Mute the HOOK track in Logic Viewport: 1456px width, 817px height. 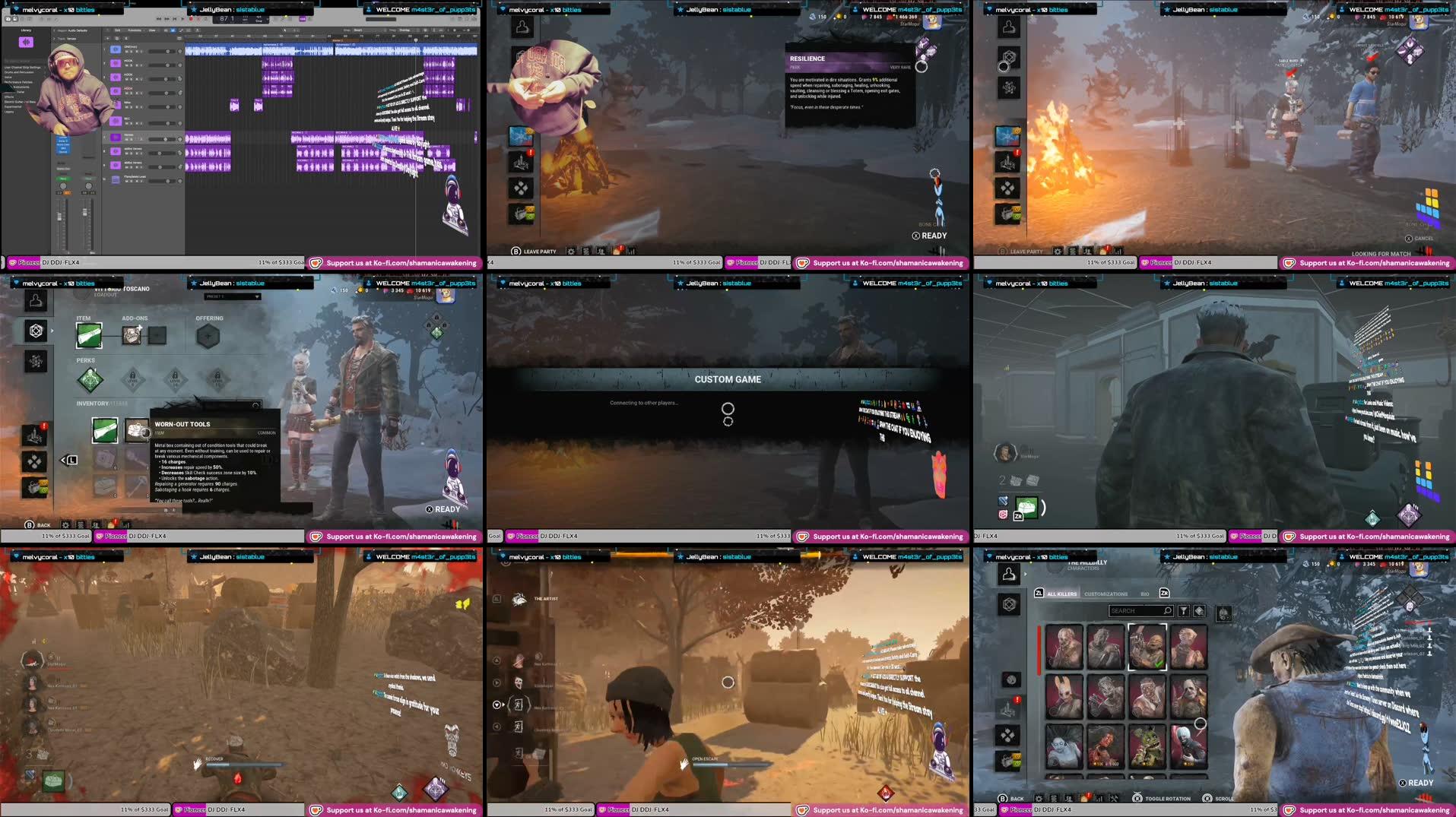tap(127, 65)
